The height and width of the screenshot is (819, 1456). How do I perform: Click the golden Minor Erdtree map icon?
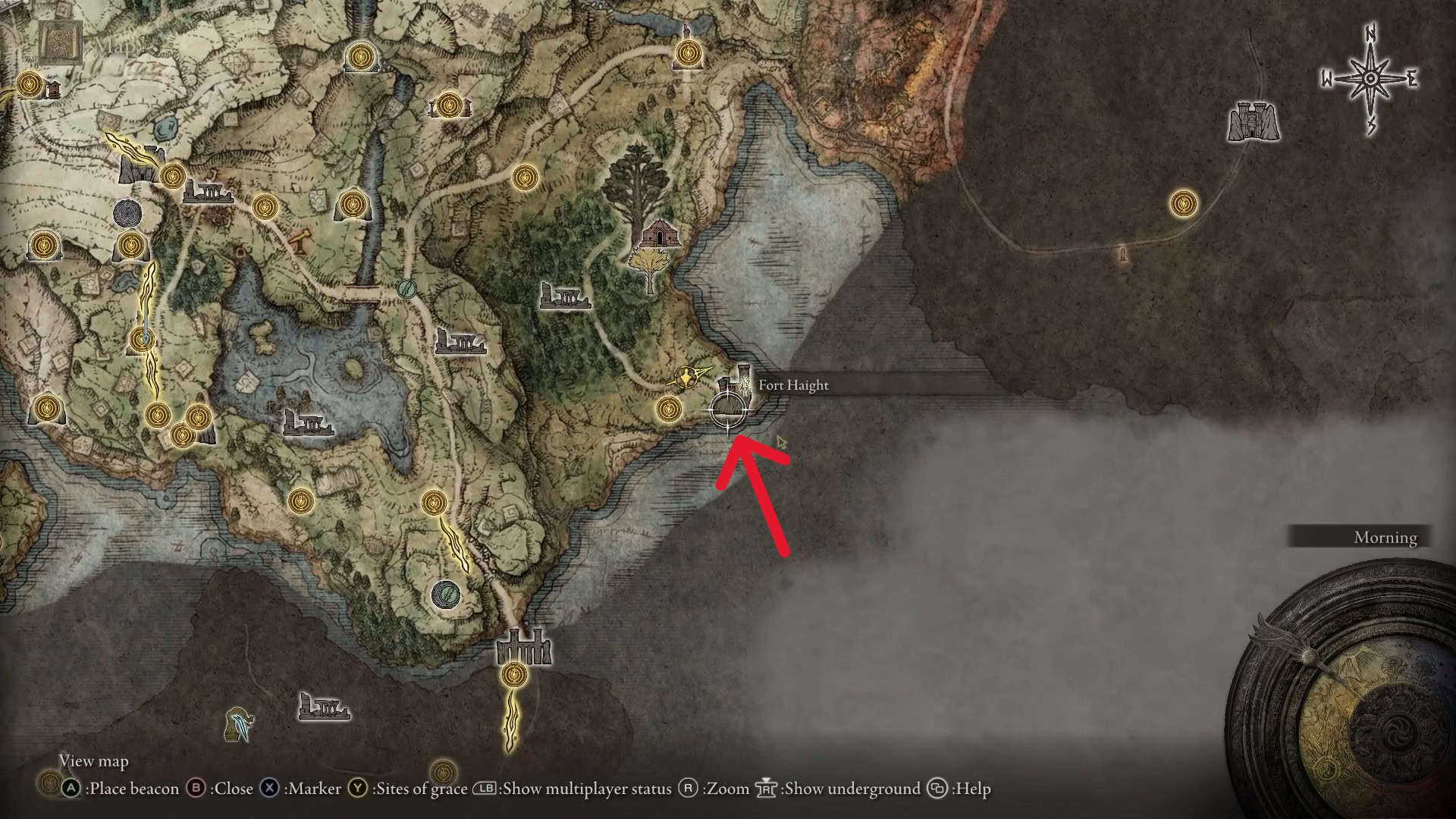coord(650,269)
